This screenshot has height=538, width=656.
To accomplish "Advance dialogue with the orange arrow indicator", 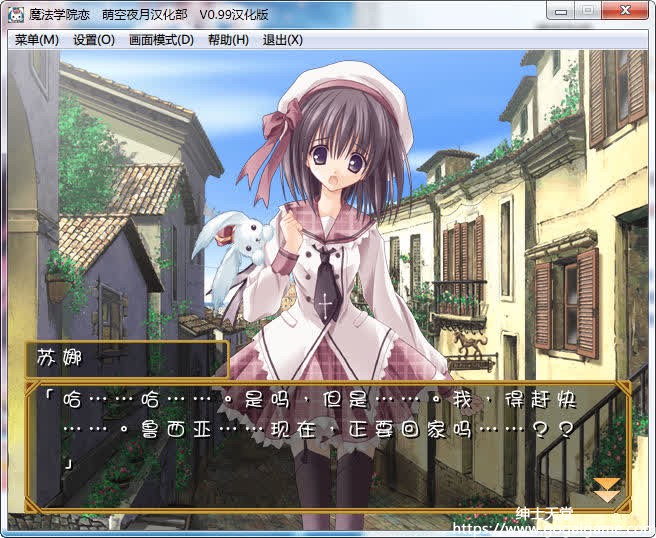I will pos(606,490).
